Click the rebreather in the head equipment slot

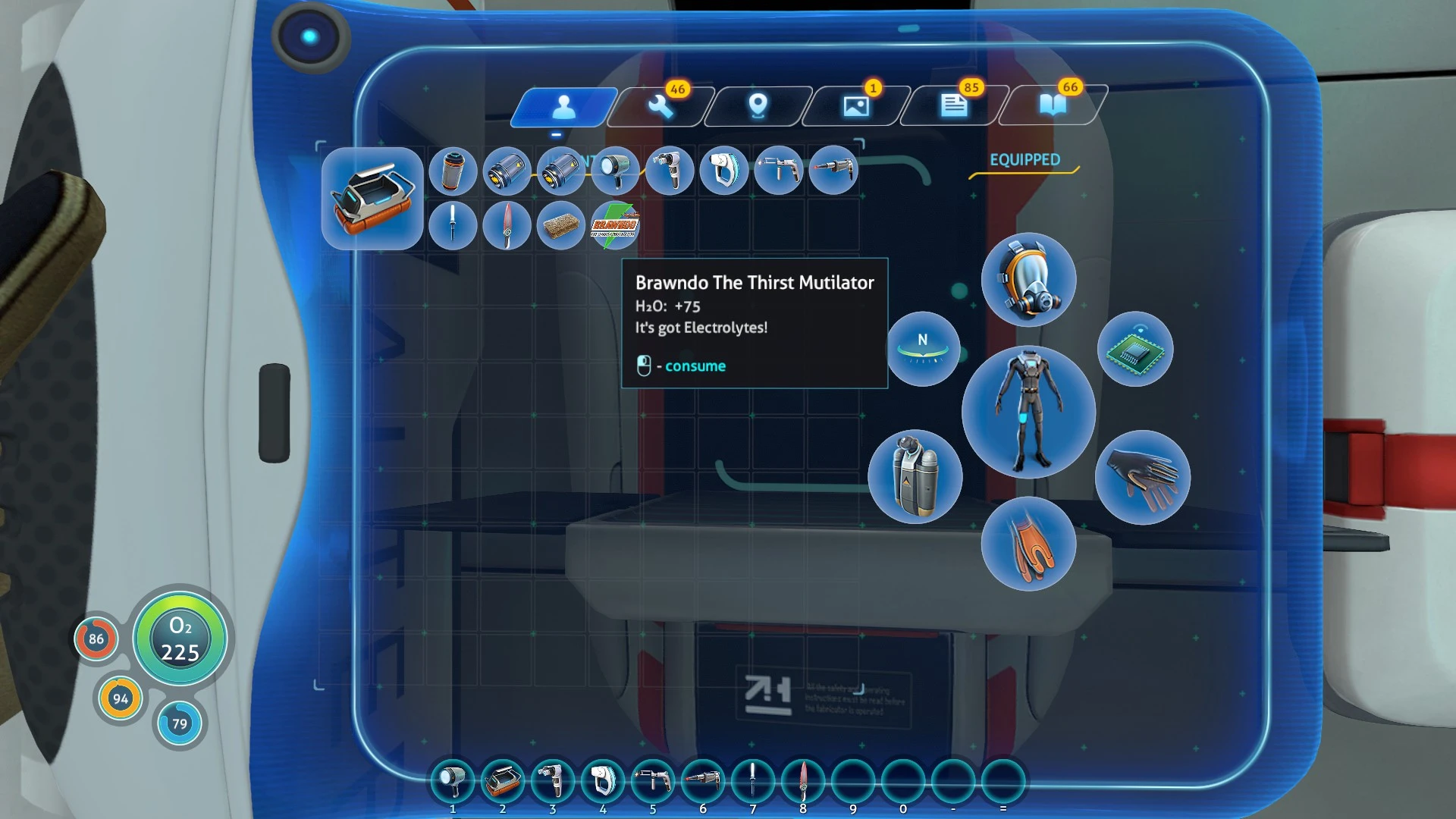pyautogui.click(x=1028, y=281)
